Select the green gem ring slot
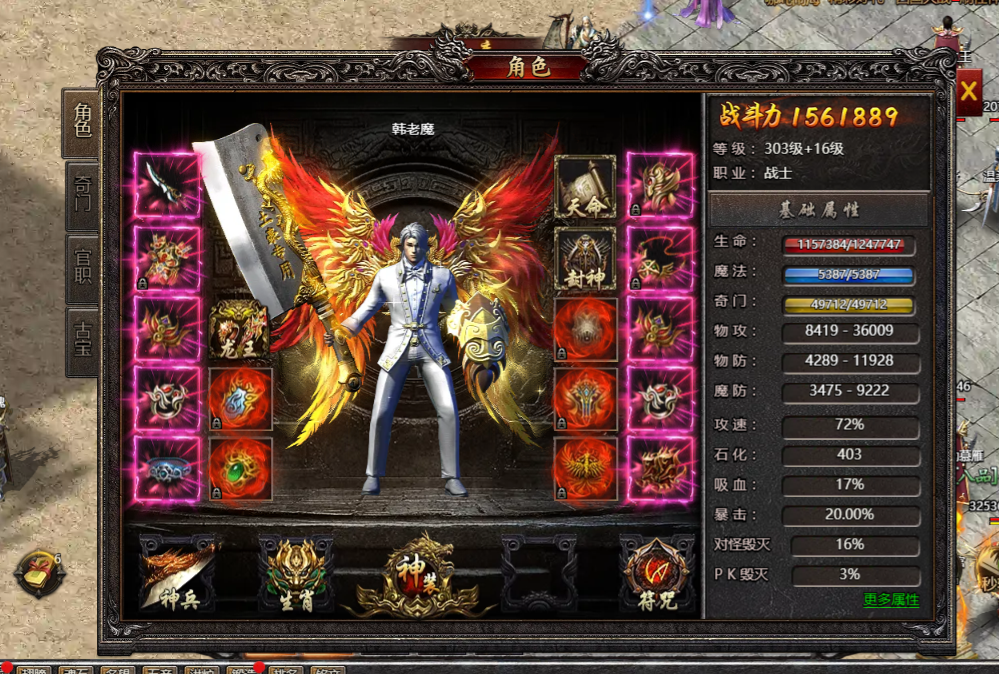Screen dimensions: 999x674 [x=240, y=469]
